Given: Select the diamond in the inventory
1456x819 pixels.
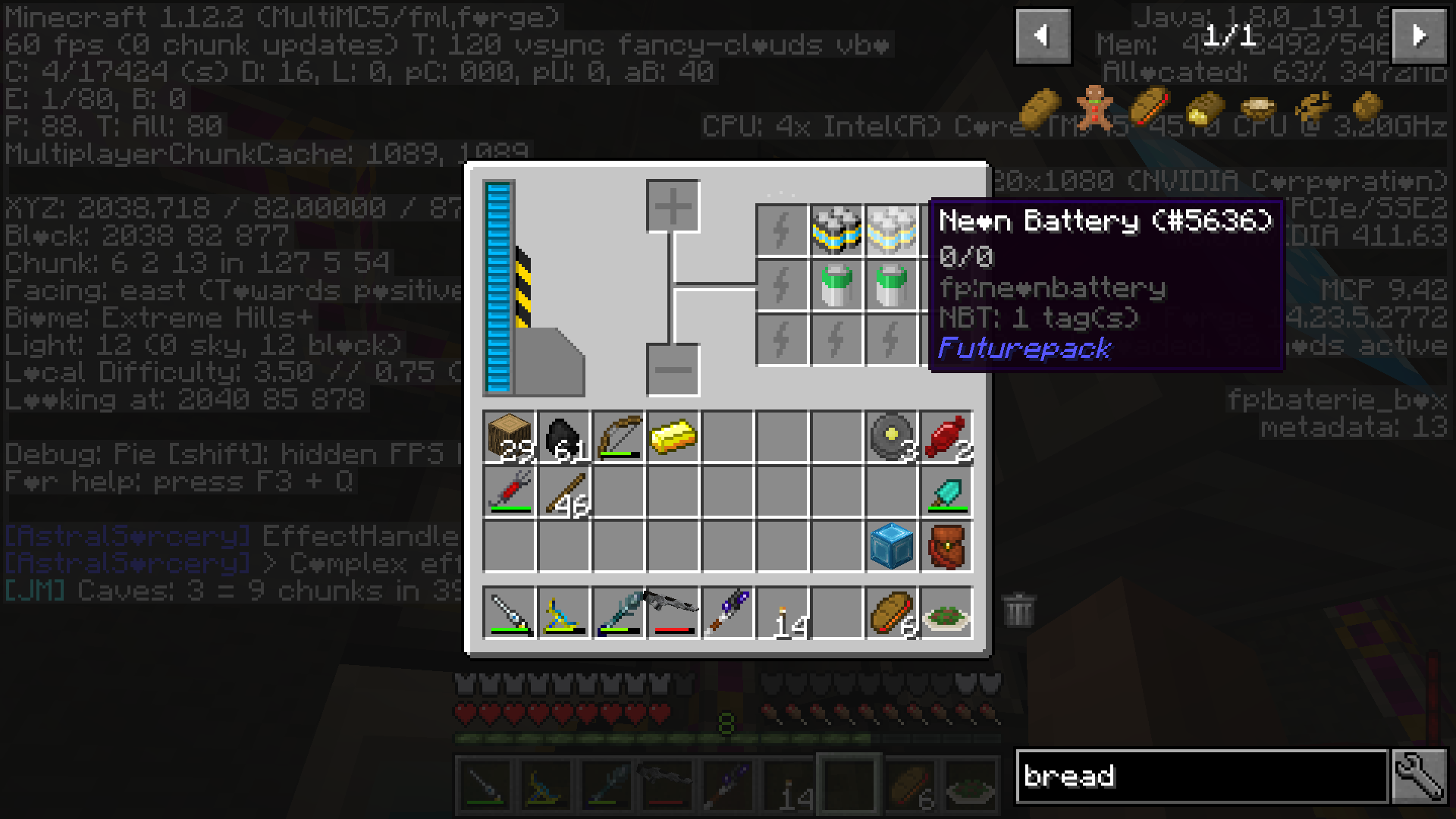Looking at the screenshot, I should (948, 493).
